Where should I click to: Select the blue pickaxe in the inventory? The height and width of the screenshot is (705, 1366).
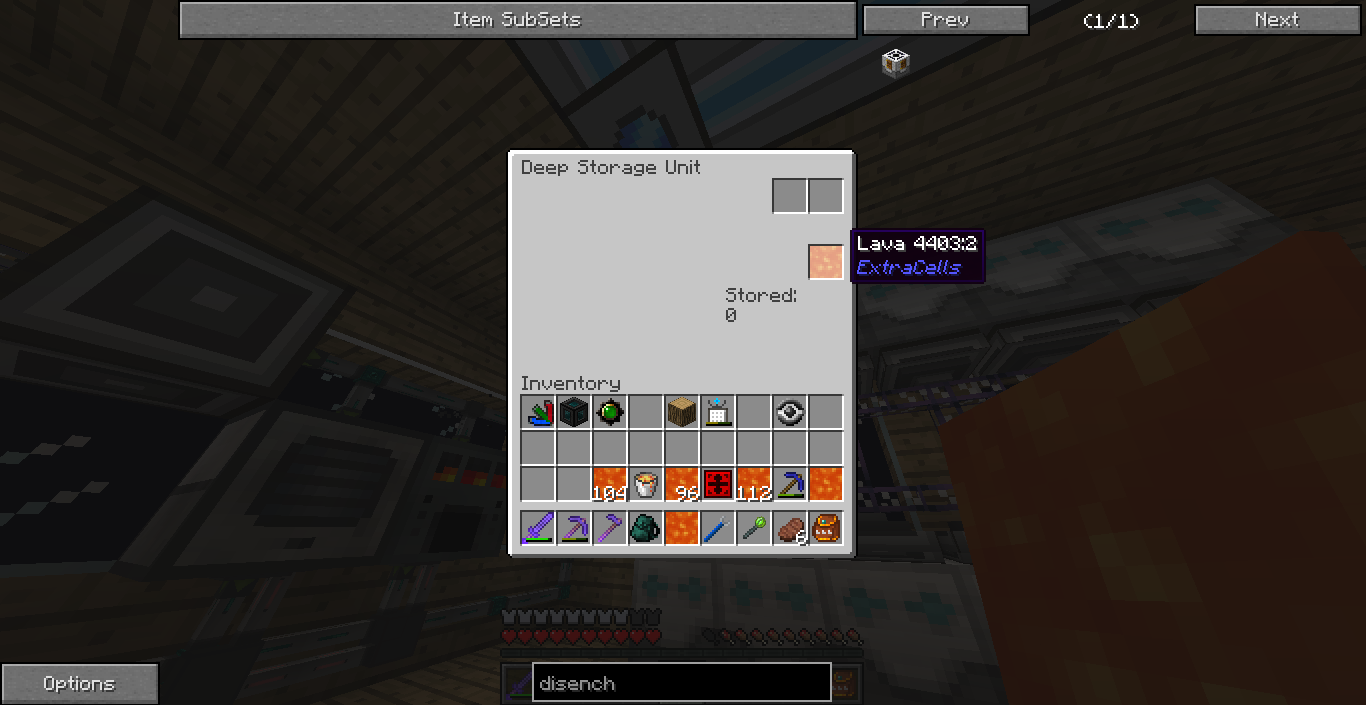point(789,484)
